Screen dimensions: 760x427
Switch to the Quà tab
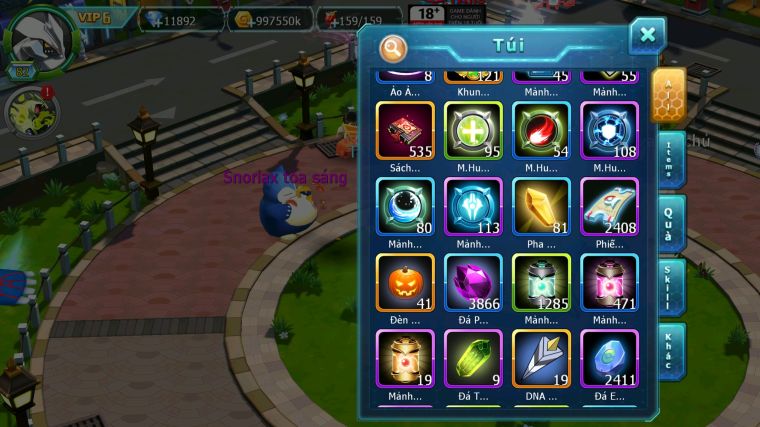[671, 223]
